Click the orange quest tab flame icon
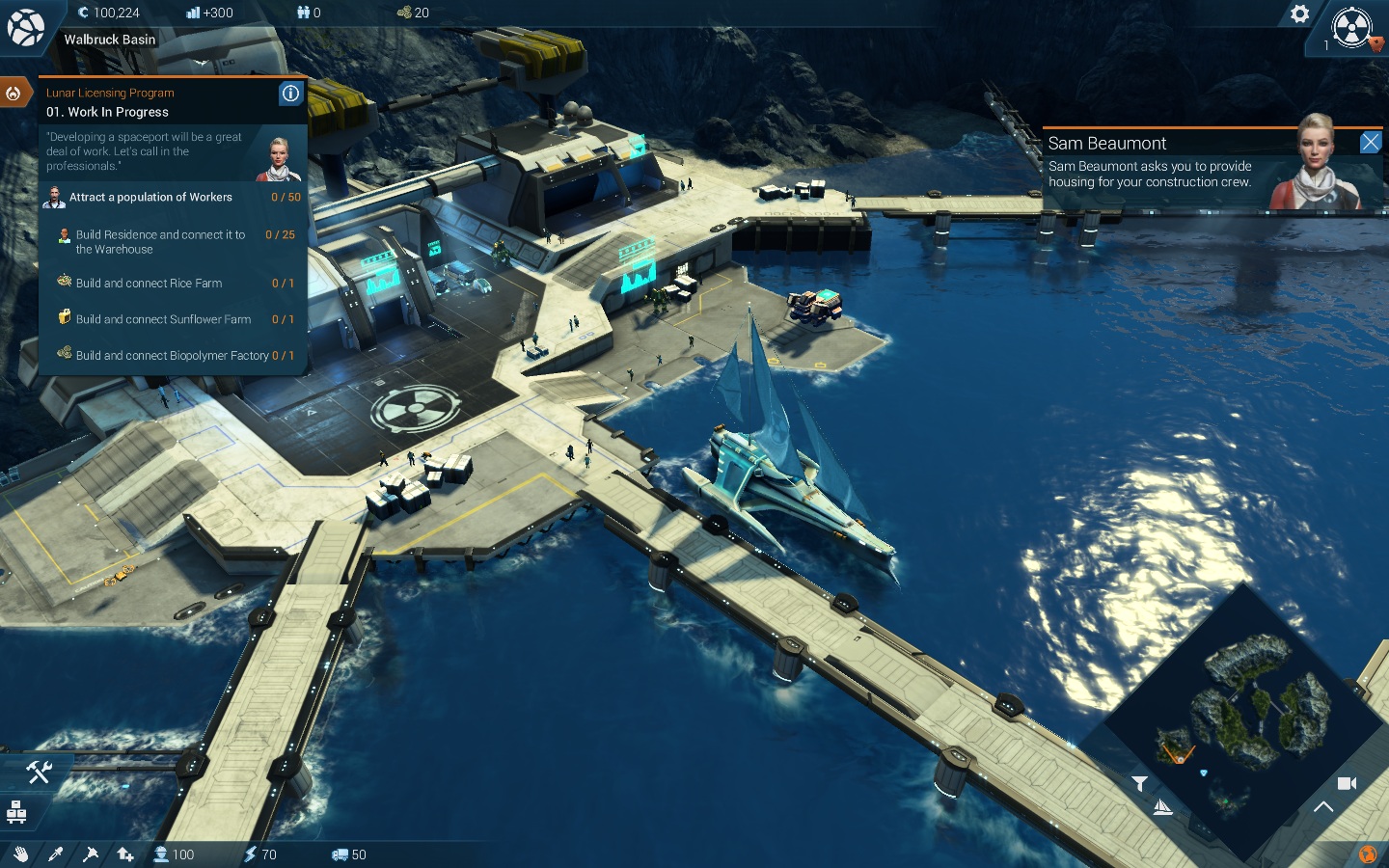 [14, 94]
